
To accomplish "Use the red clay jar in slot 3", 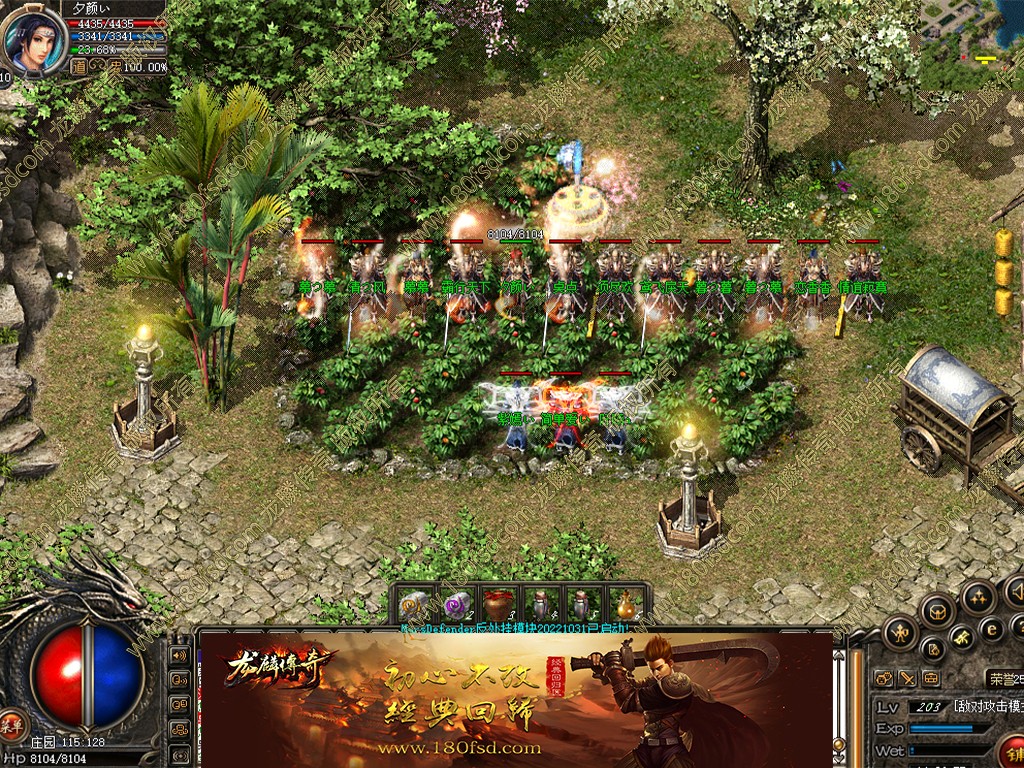I will pos(497,605).
